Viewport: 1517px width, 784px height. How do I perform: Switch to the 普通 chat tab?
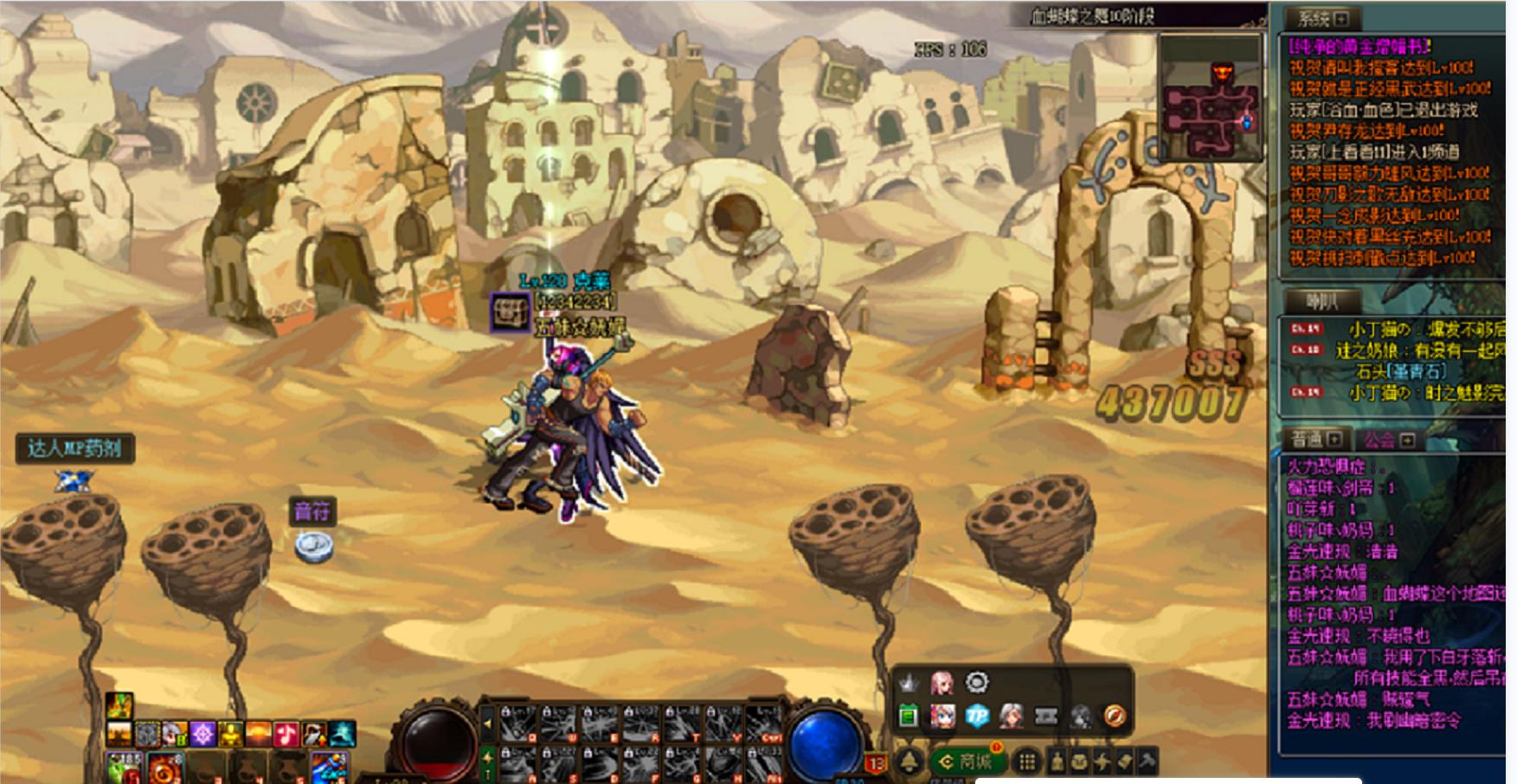click(1308, 440)
